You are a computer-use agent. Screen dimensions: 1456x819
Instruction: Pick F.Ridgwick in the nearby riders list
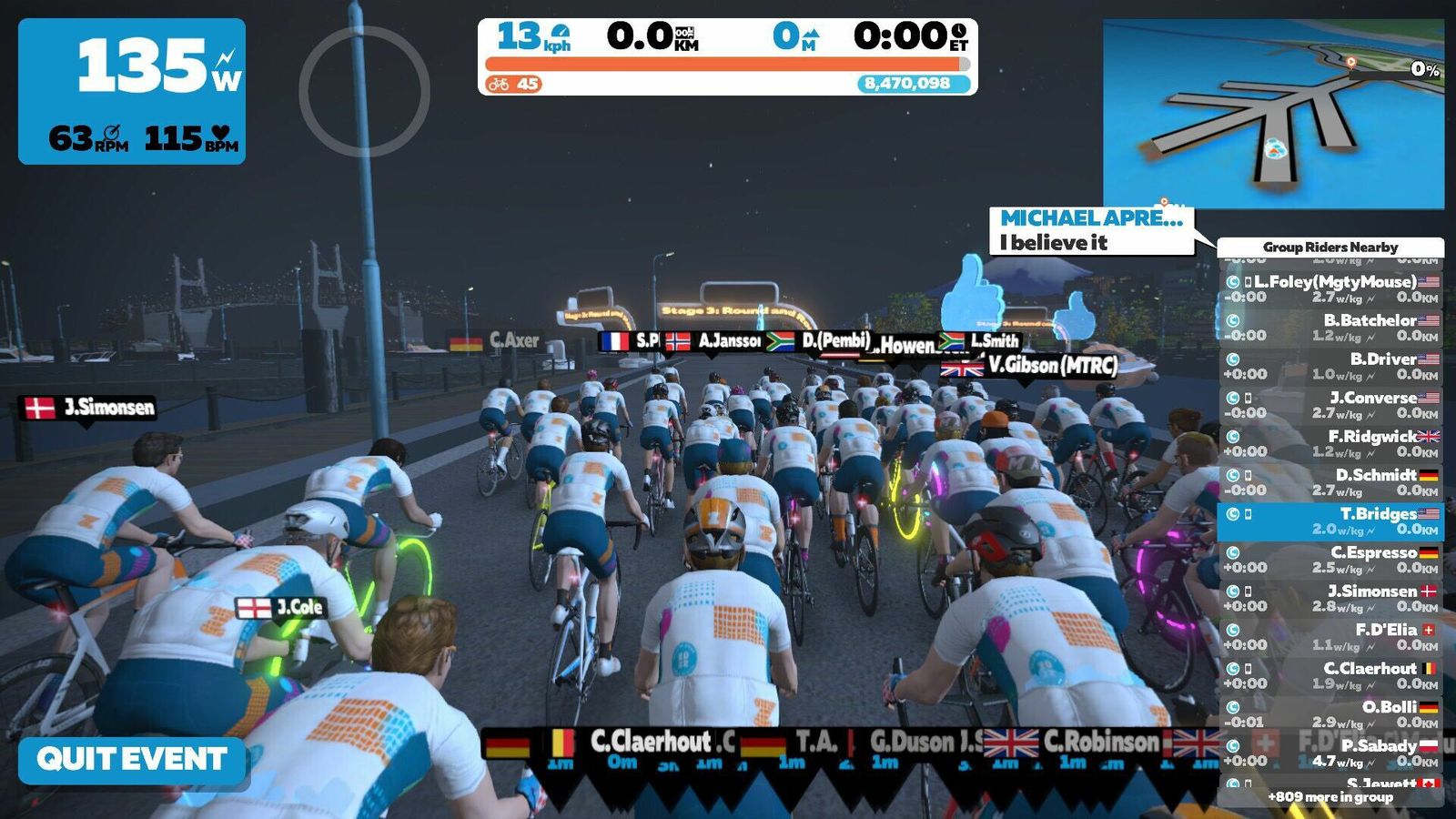tap(1330, 444)
